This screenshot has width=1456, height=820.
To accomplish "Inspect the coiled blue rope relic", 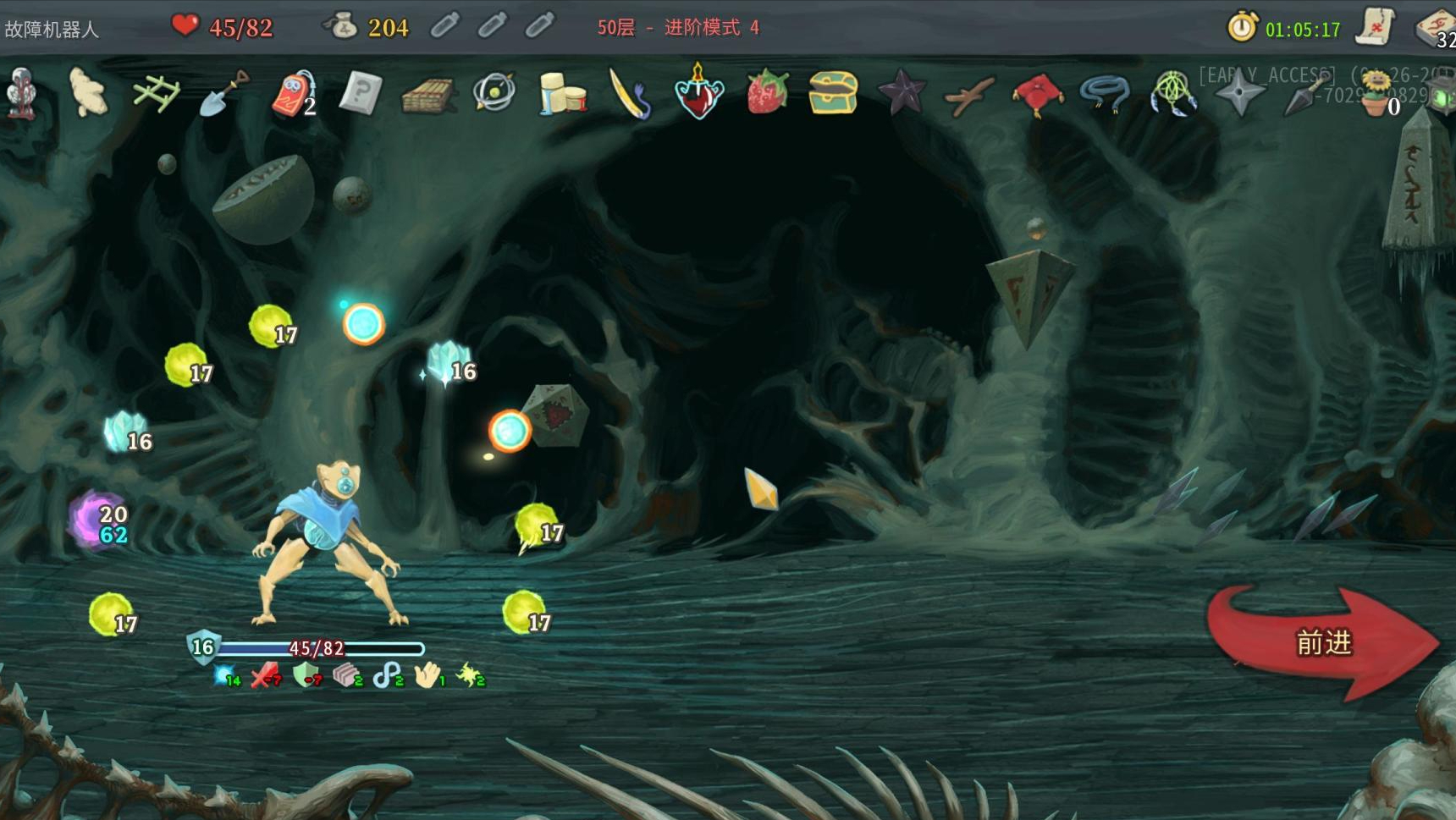I will point(1106,93).
